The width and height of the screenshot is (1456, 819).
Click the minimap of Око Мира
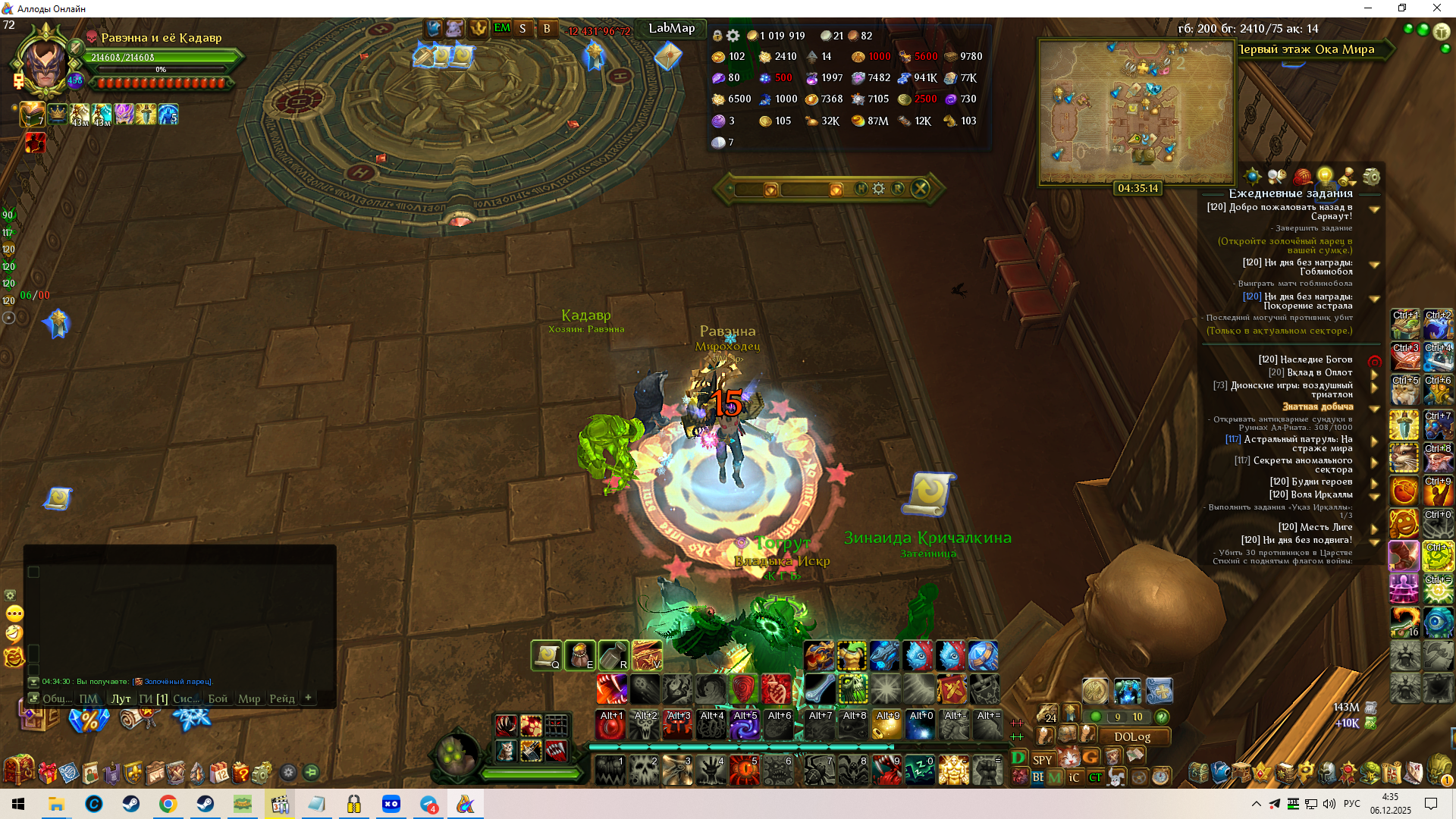[1136, 111]
